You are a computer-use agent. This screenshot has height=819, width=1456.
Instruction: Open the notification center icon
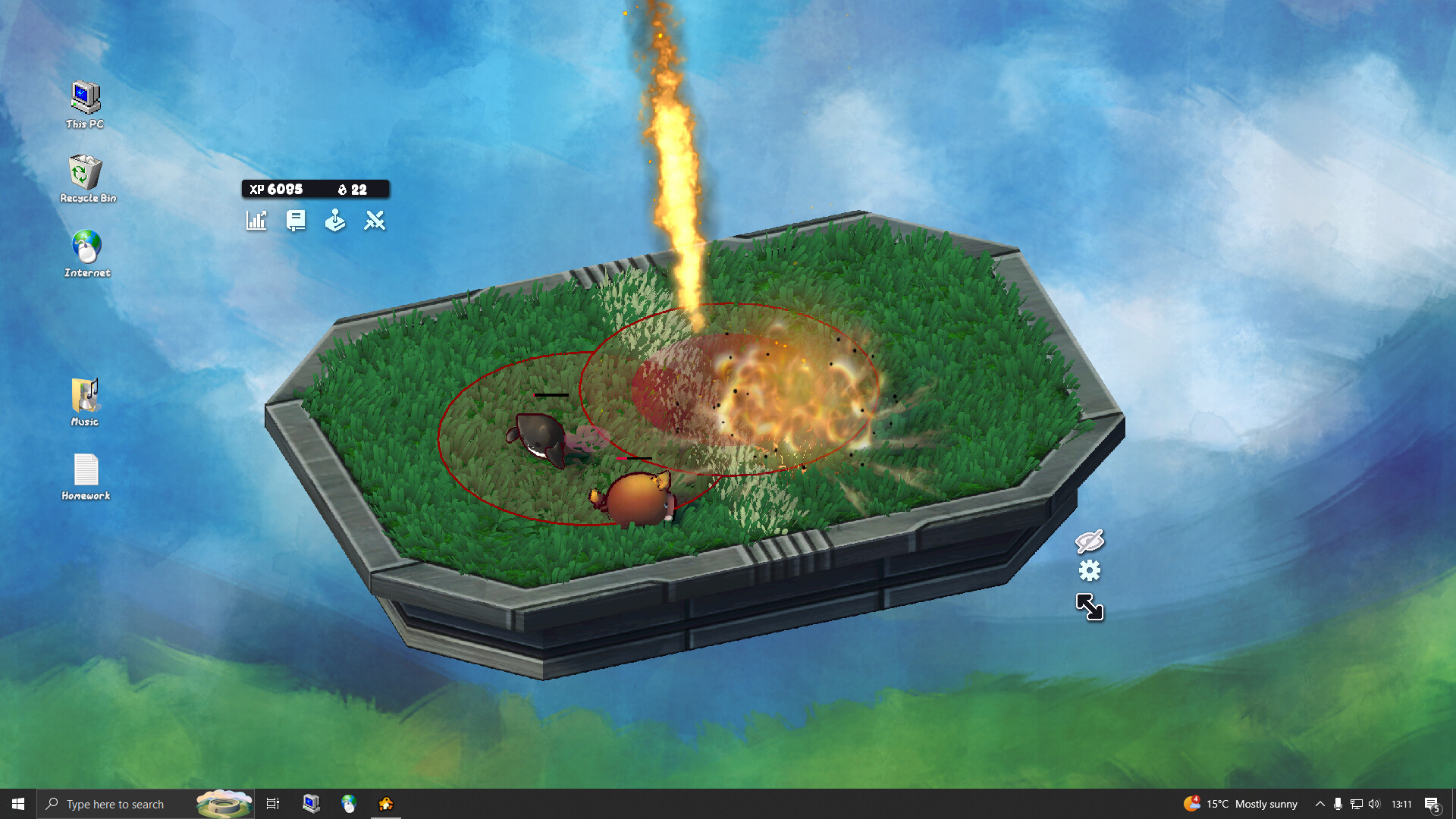pyautogui.click(x=1432, y=804)
